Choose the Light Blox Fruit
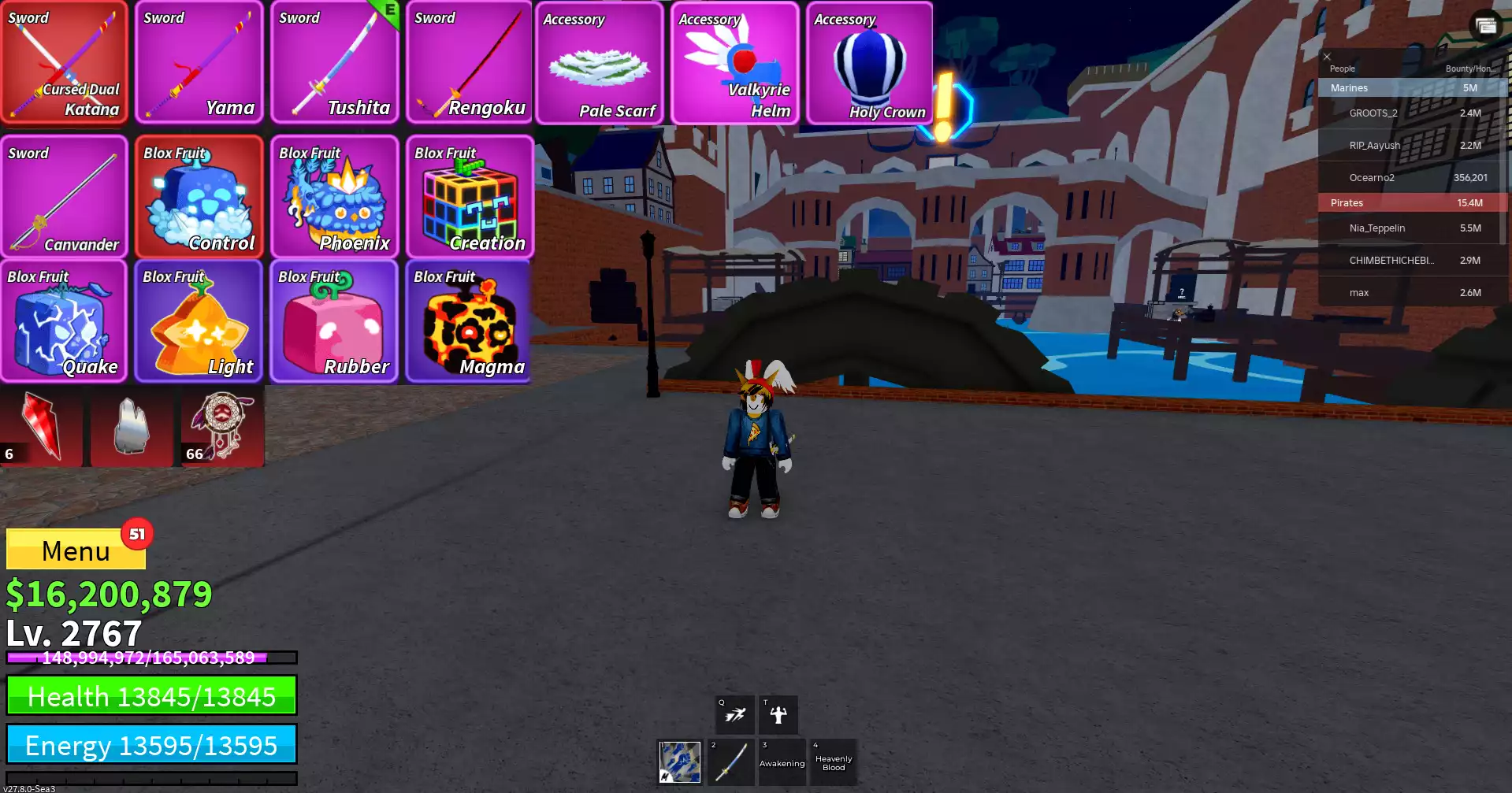This screenshot has height=793, width=1512. [199, 321]
